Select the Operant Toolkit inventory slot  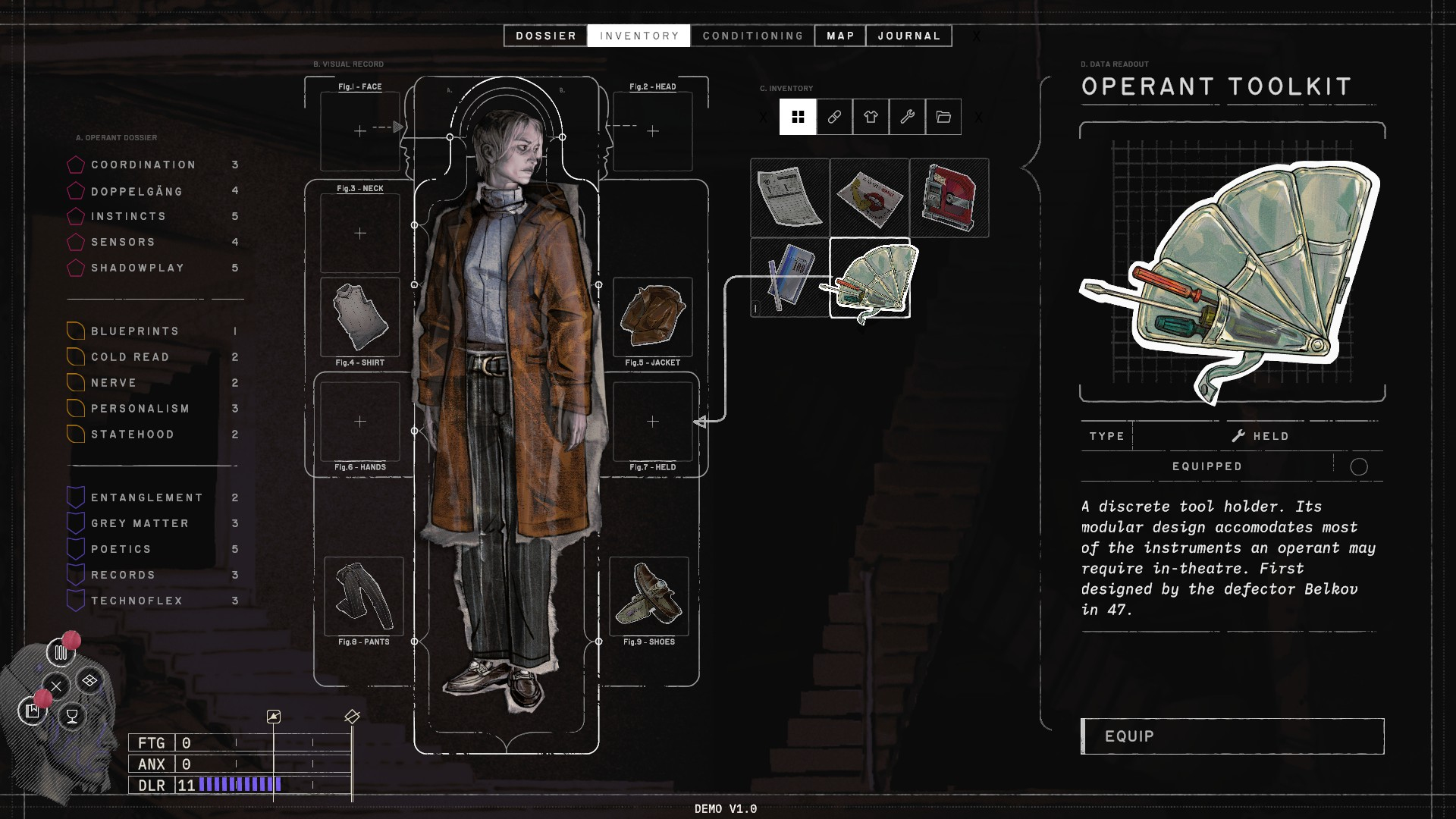870,278
